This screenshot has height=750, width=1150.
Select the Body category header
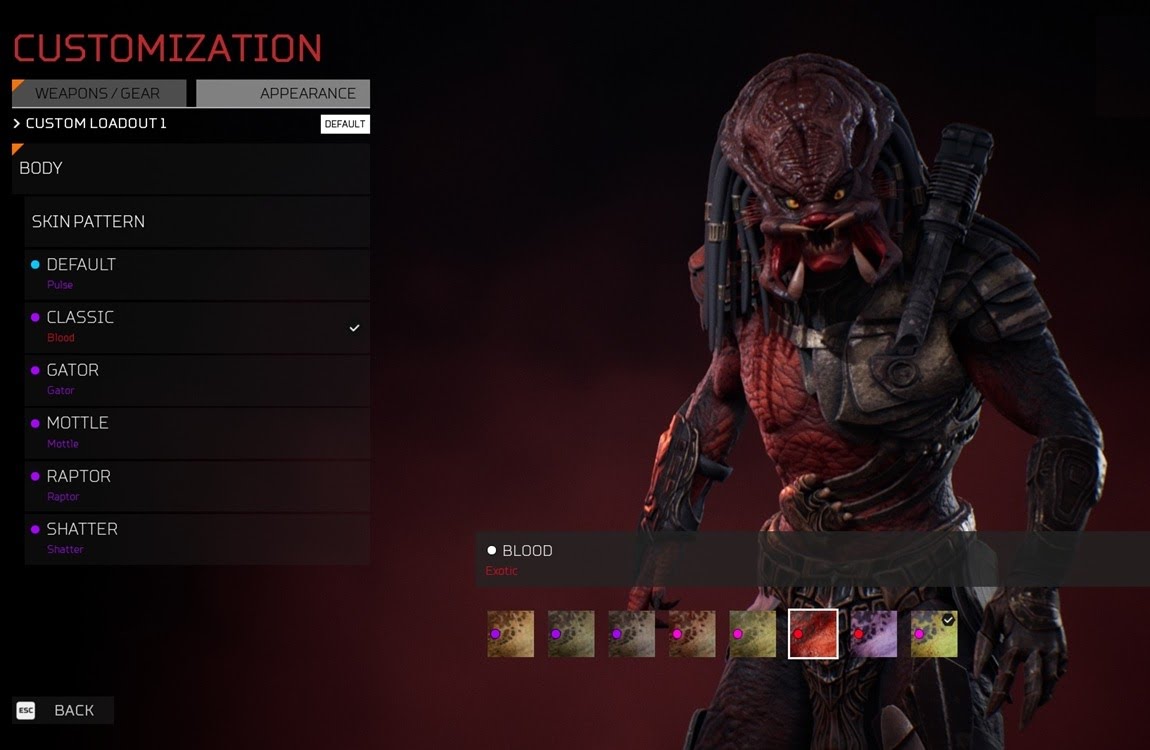191,168
